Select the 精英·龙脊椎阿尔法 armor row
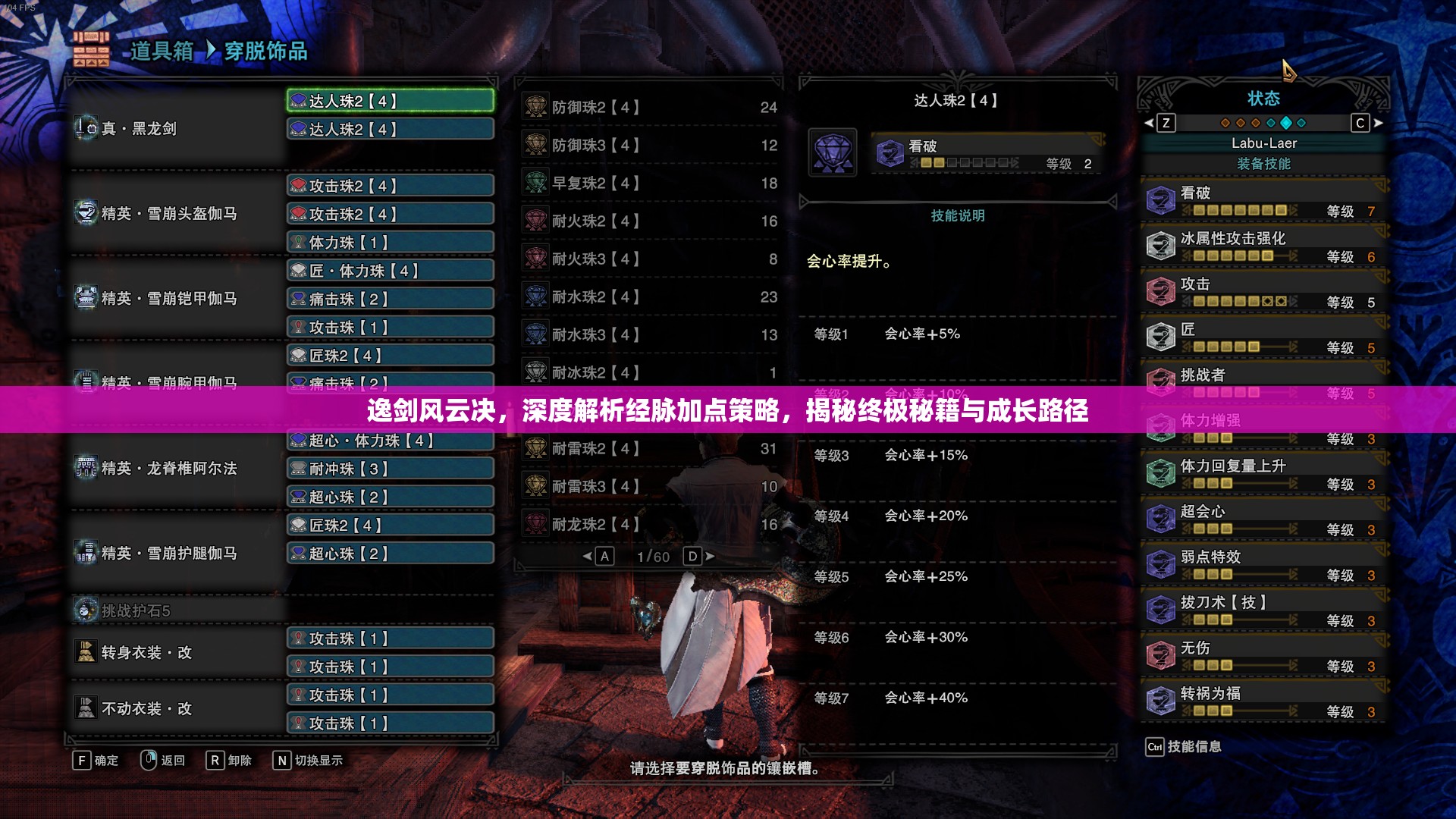Screen dimensions: 1456x819 click(176, 469)
